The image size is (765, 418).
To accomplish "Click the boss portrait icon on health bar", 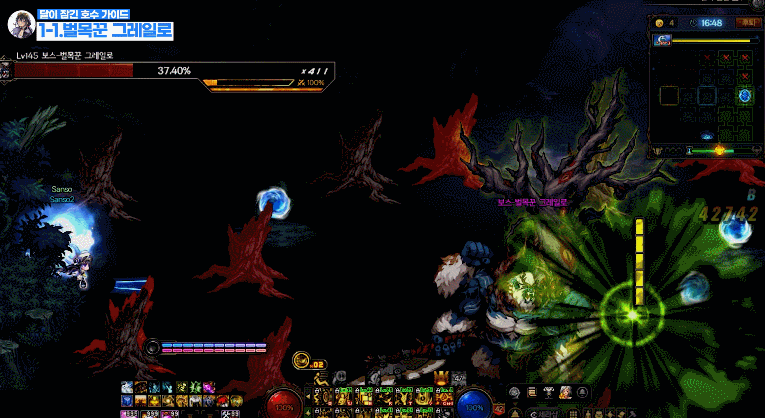I will click(7, 71).
